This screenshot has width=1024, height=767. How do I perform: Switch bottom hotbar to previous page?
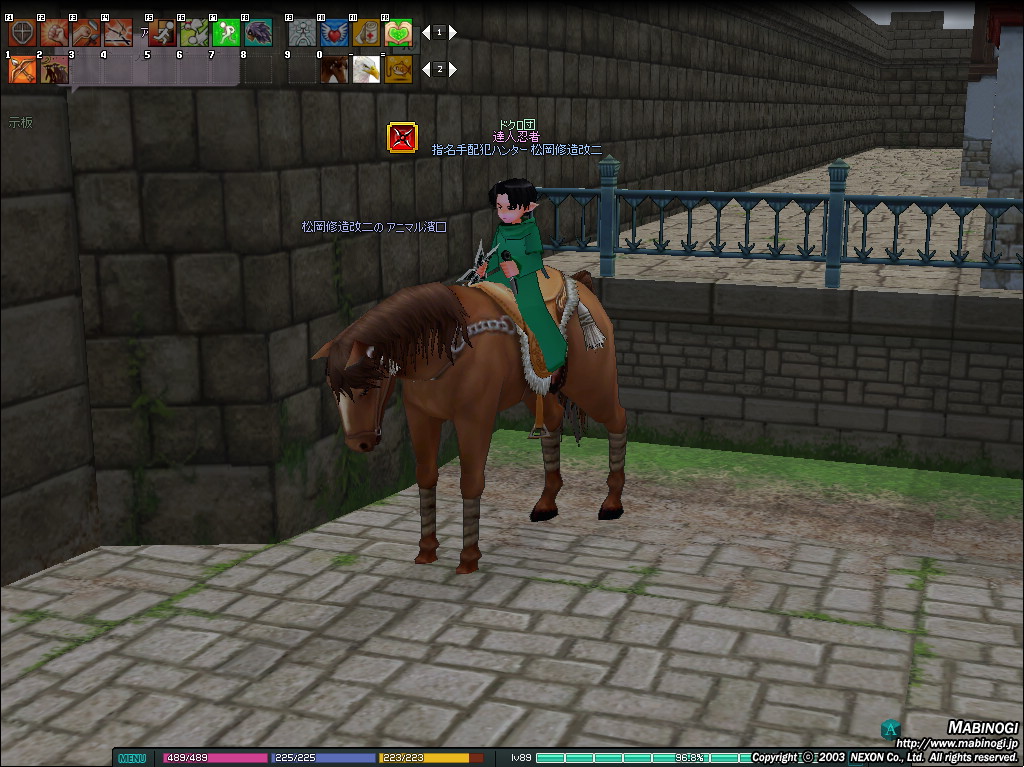pos(425,69)
